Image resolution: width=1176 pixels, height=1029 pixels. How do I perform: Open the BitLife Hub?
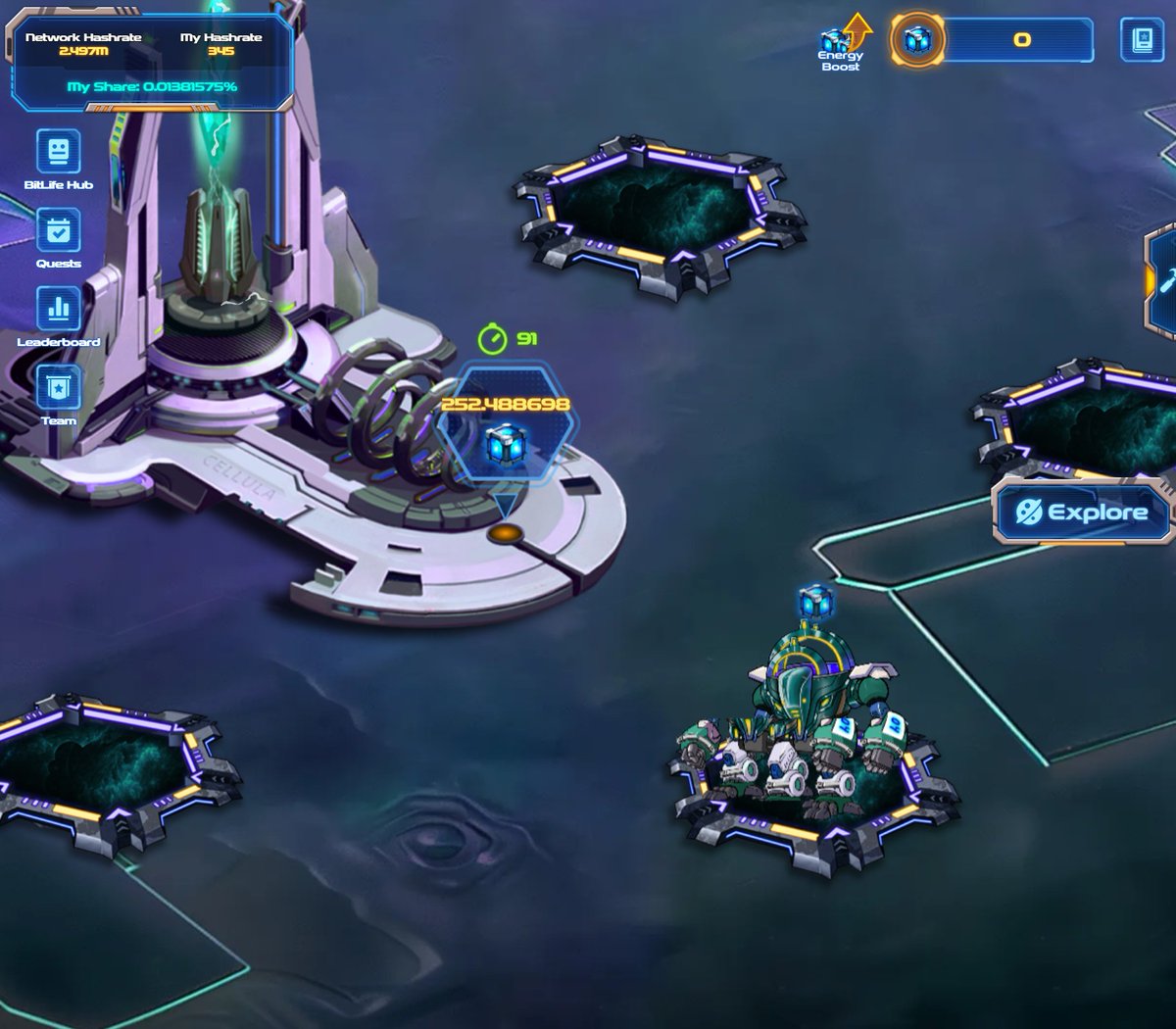pos(58,153)
